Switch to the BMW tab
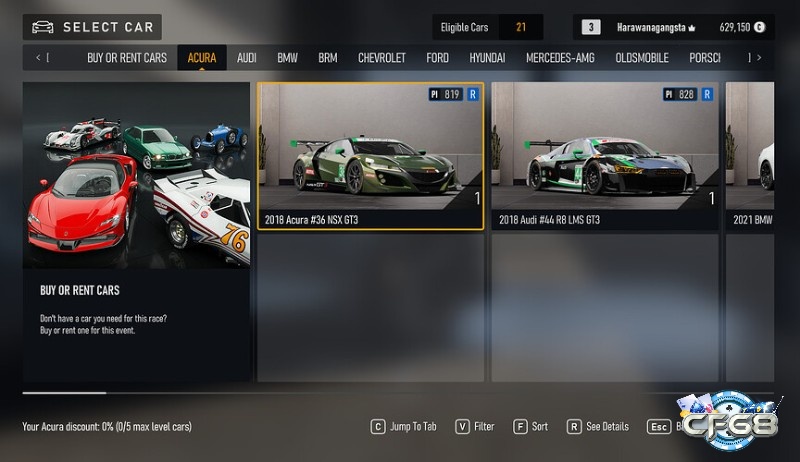Screen dimensions: 800x462 click(x=288, y=58)
